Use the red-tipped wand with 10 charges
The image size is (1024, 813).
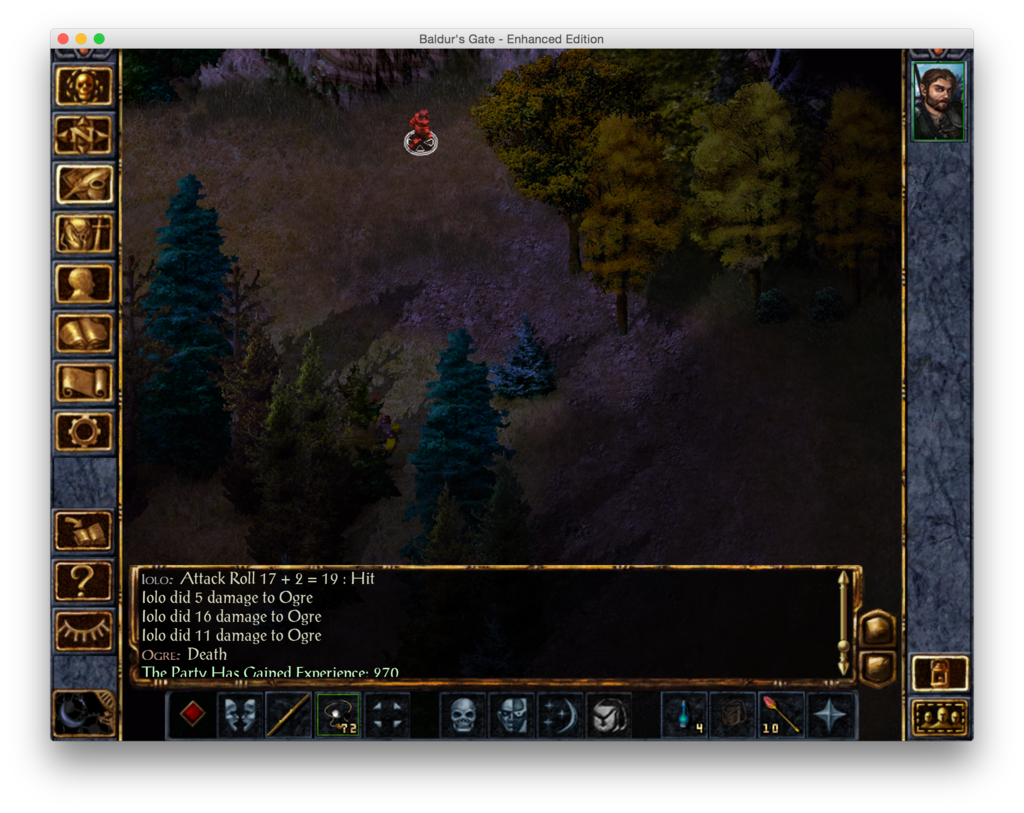782,715
